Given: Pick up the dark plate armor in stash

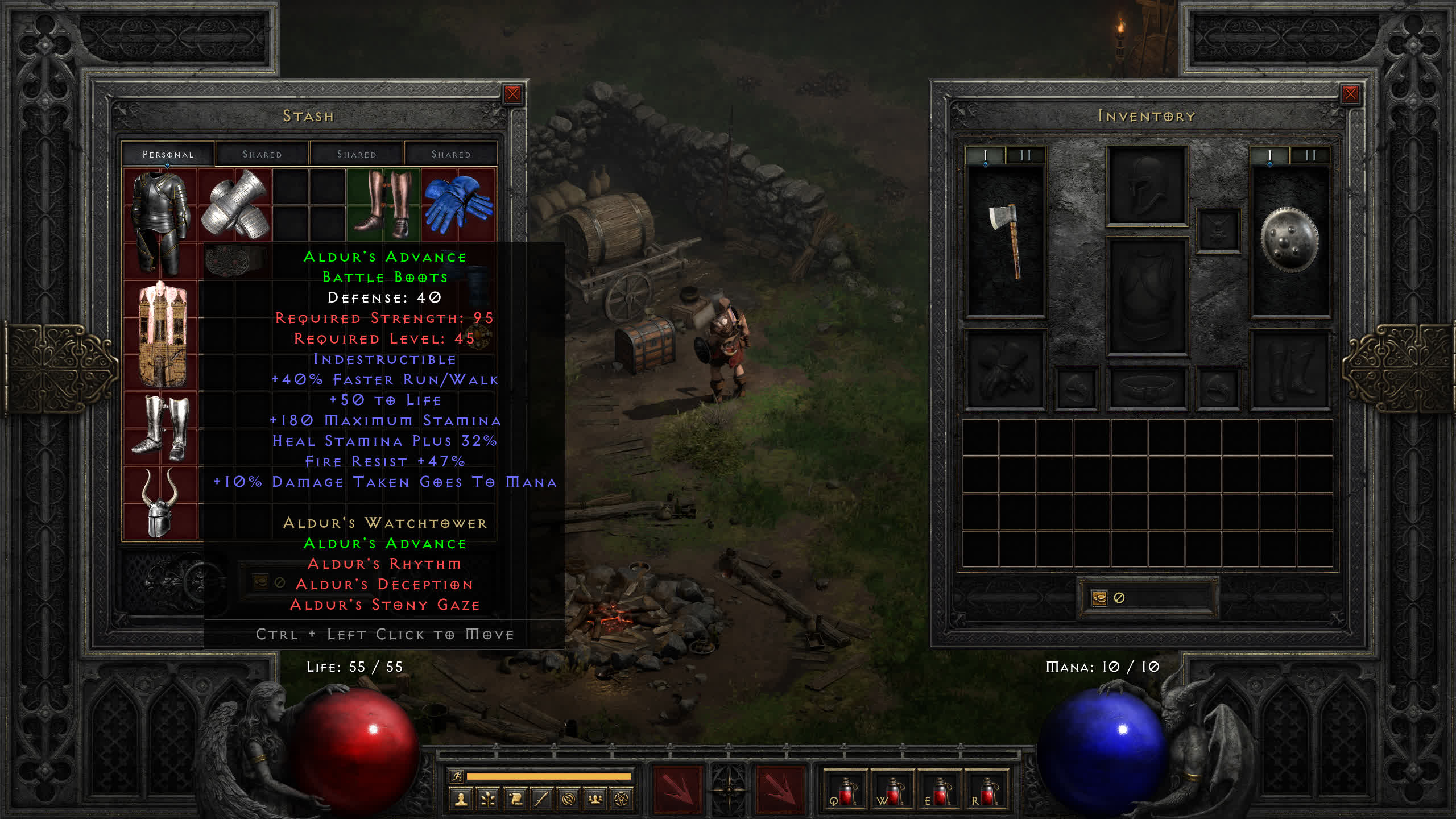Looking at the screenshot, I should click(160, 223).
